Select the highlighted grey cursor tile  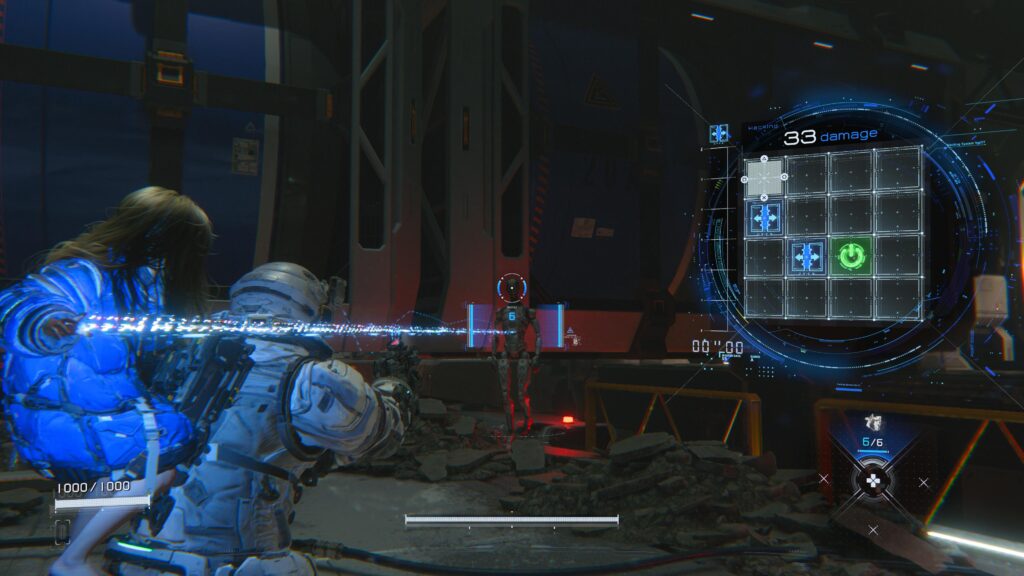point(765,177)
